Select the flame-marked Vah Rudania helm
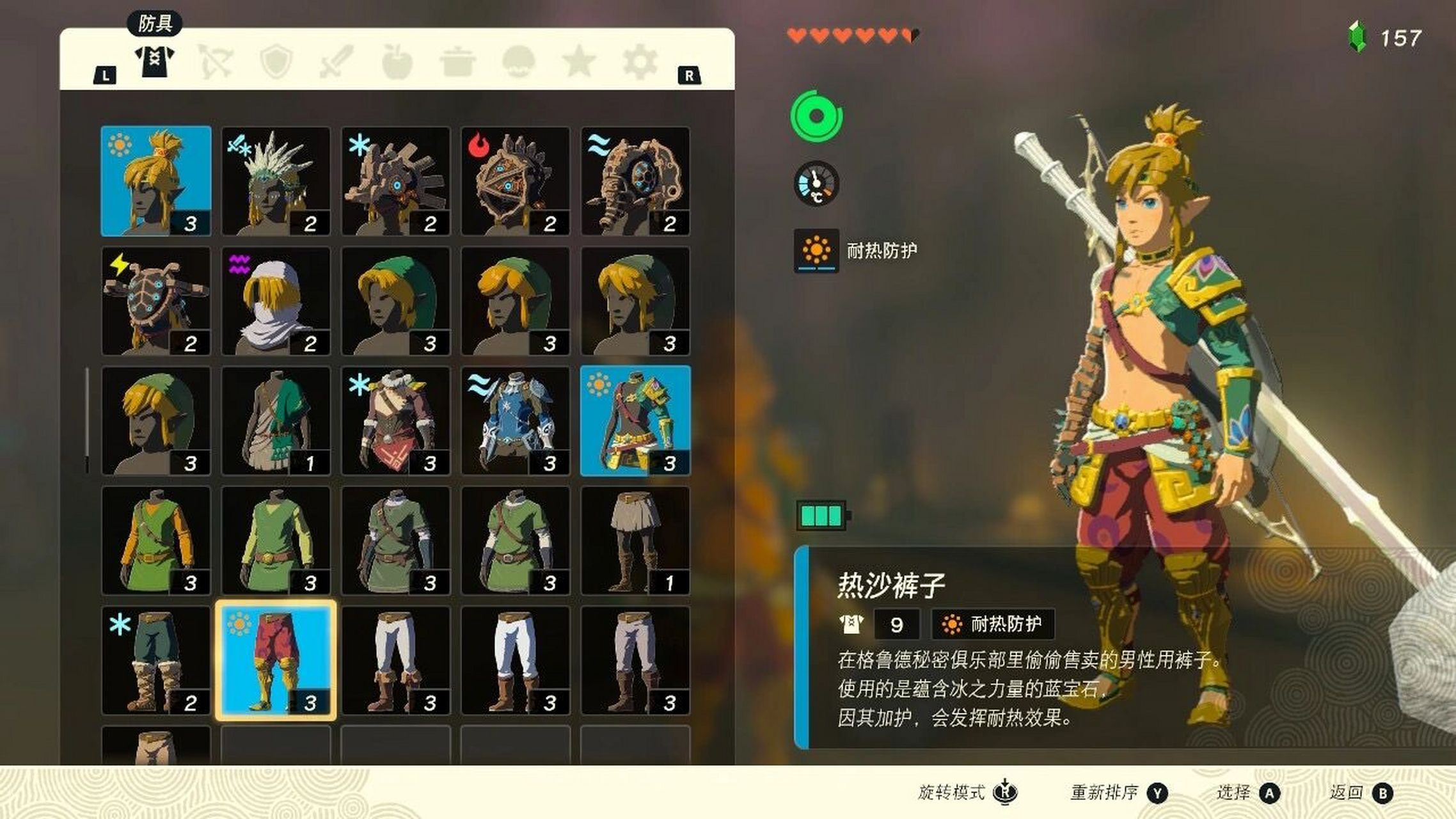 516,181
